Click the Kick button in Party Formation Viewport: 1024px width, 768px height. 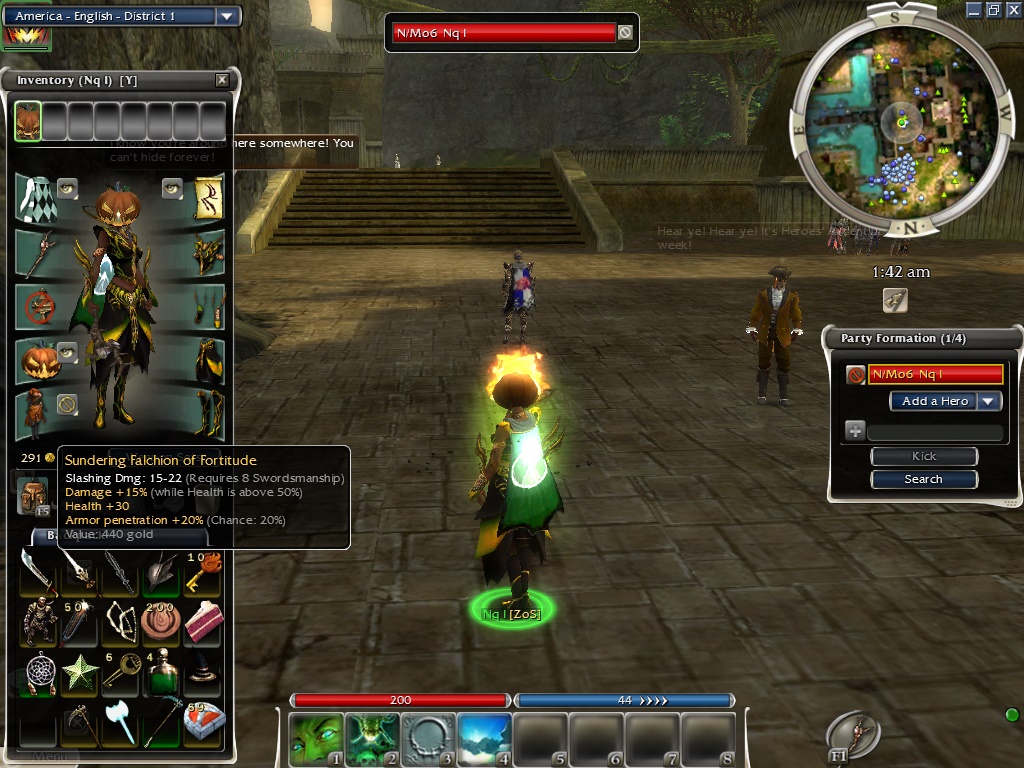pyautogui.click(x=924, y=456)
